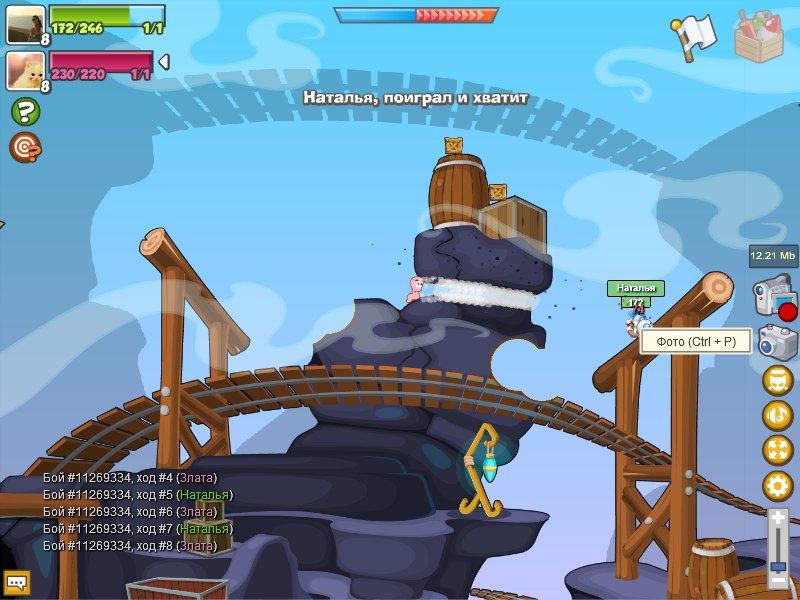
Task: Open the green question mark help
Action: click(x=25, y=111)
